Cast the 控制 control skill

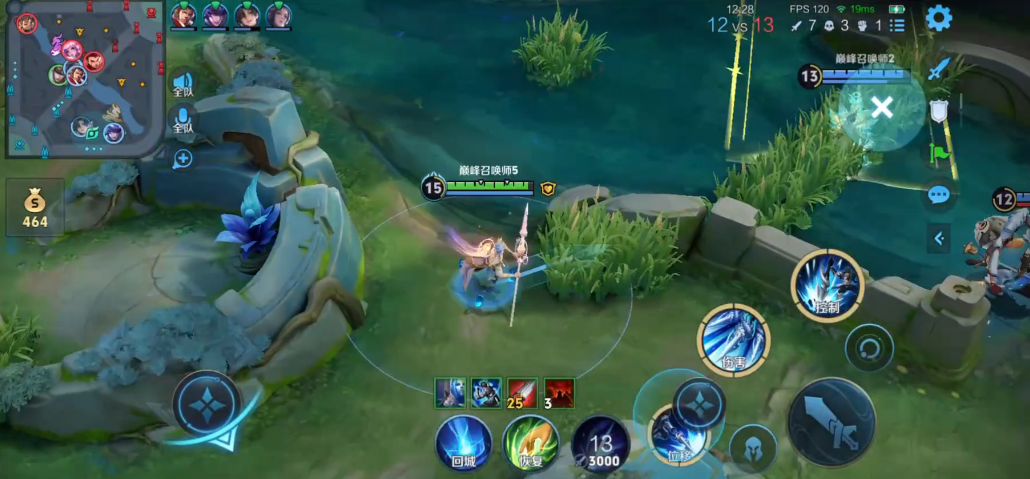tap(826, 285)
